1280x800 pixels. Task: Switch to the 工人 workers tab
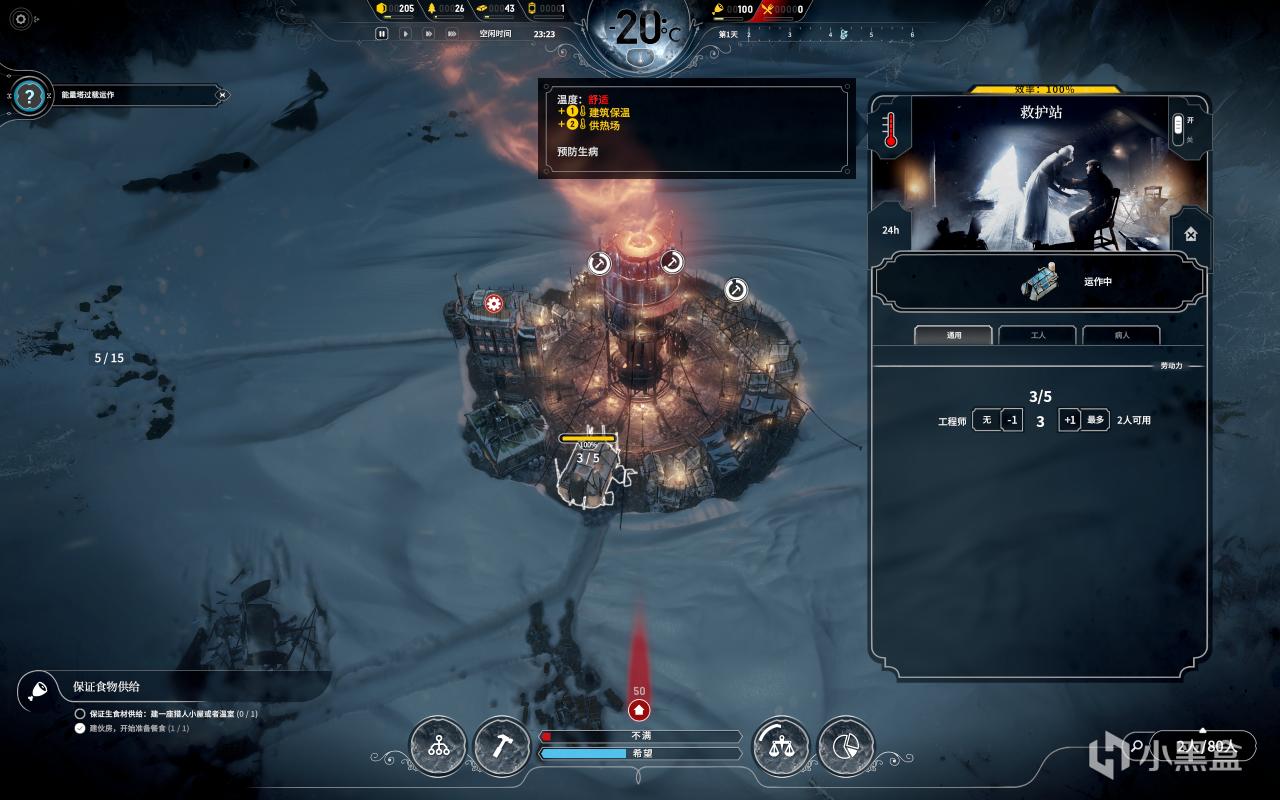tap(1037, 335)
